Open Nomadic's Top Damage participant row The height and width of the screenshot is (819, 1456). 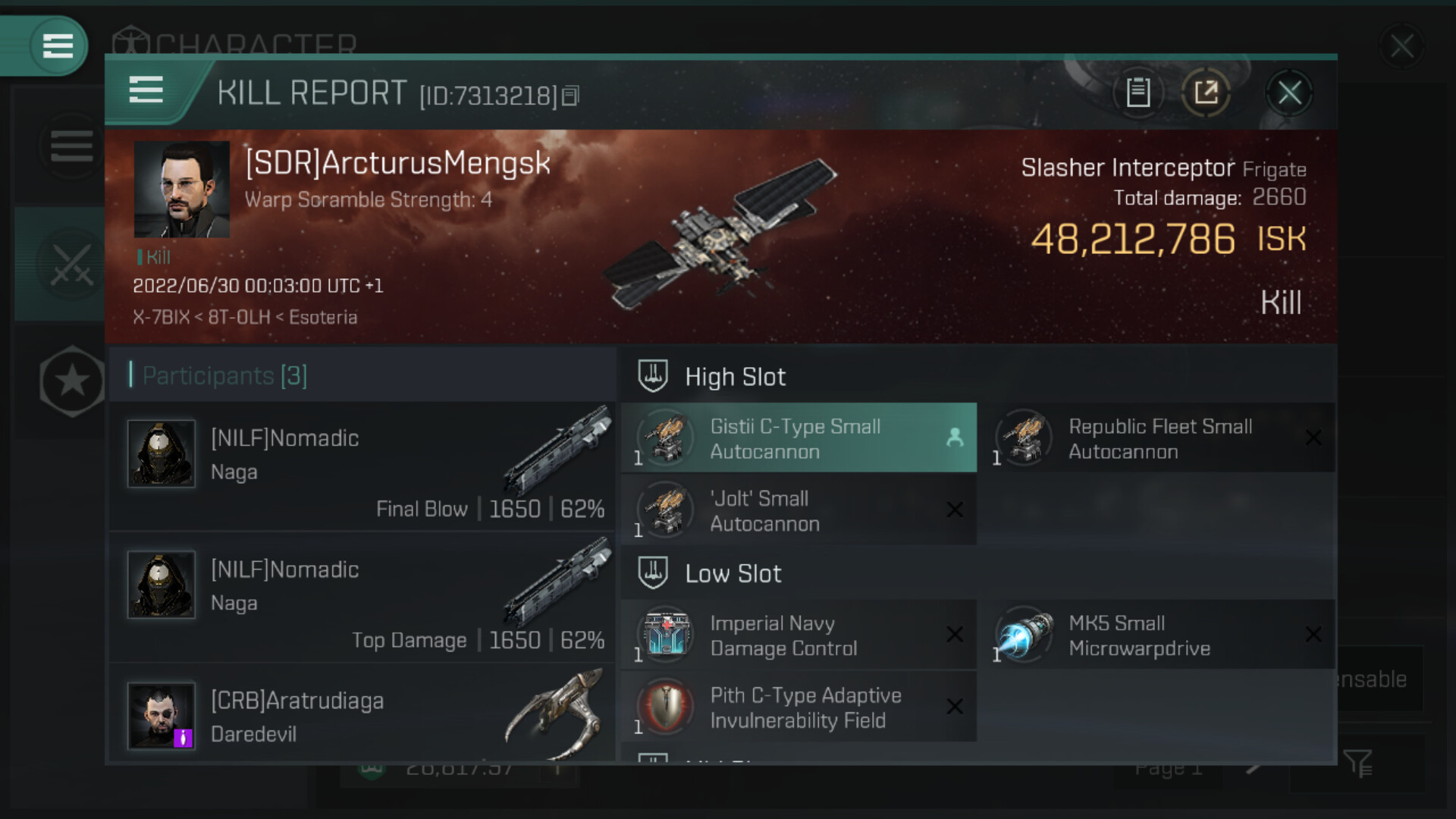(x=362, y=598)
